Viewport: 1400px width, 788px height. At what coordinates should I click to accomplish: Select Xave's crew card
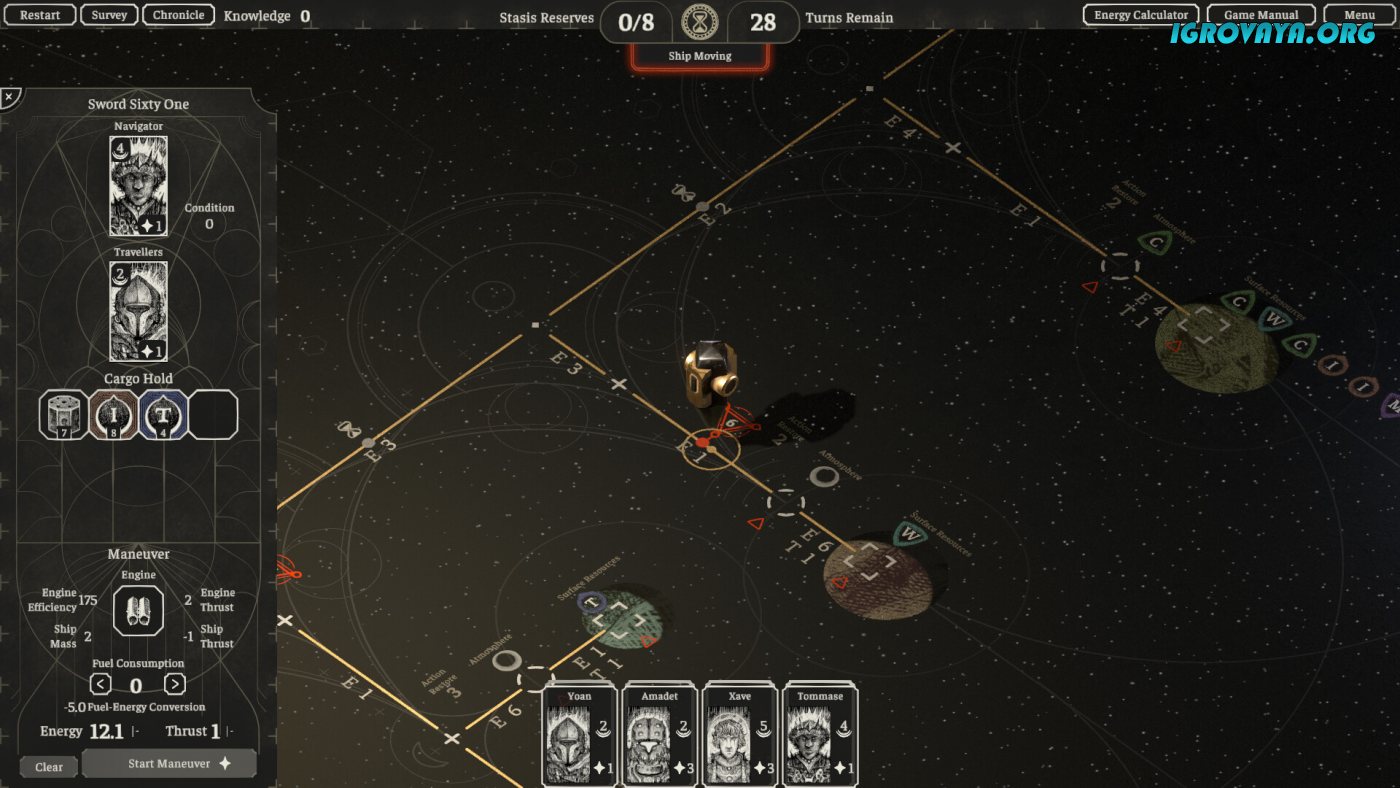(740, 735)
